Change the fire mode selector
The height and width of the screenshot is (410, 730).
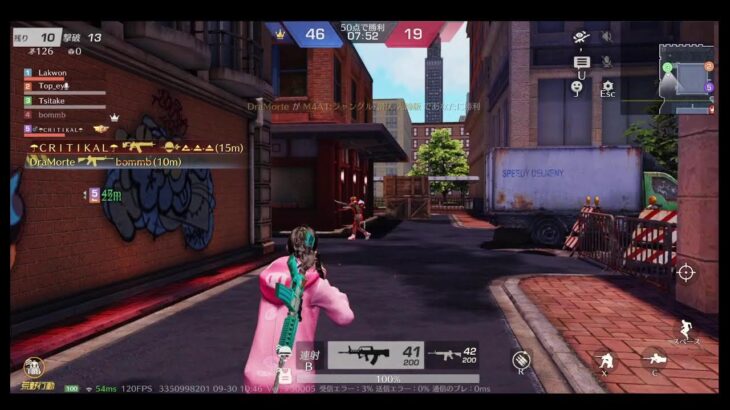(x=309, y=359)
